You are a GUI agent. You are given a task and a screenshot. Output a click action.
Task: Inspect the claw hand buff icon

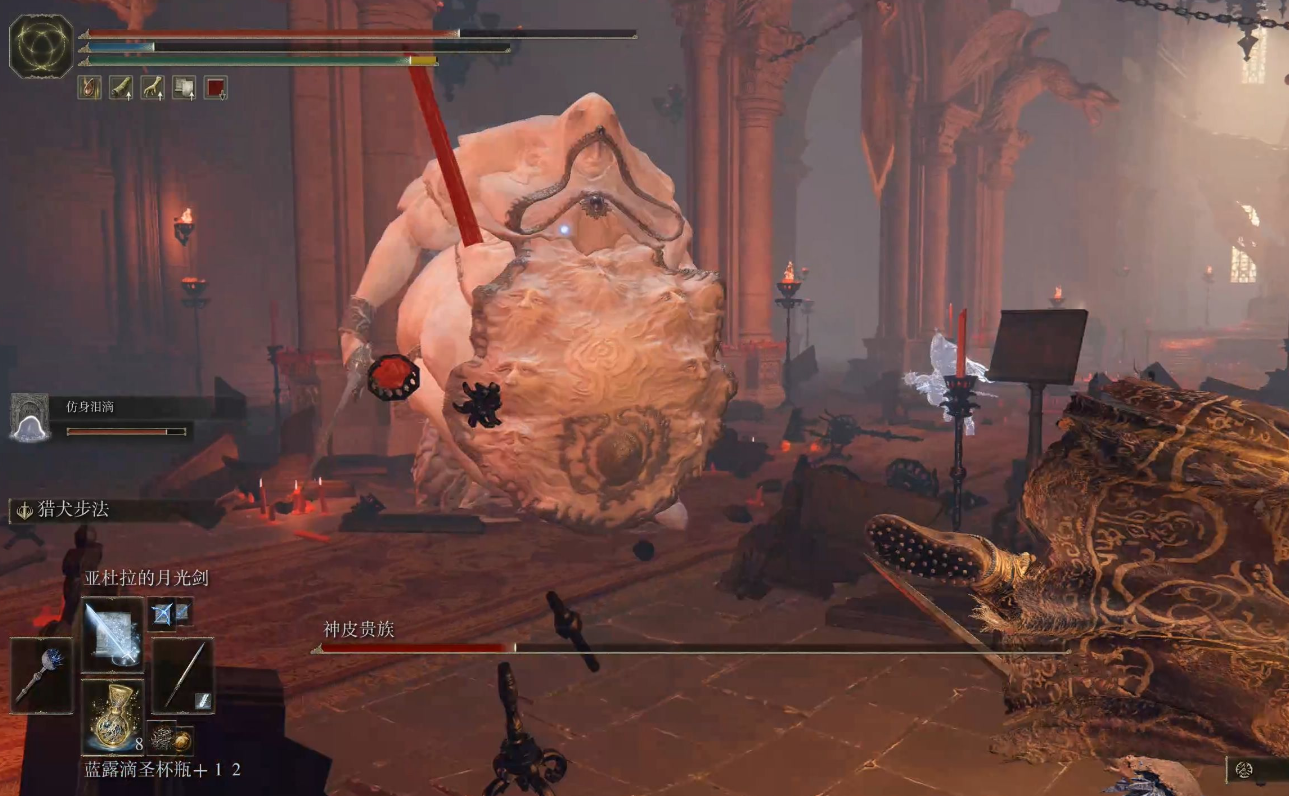tap(153, 88)
